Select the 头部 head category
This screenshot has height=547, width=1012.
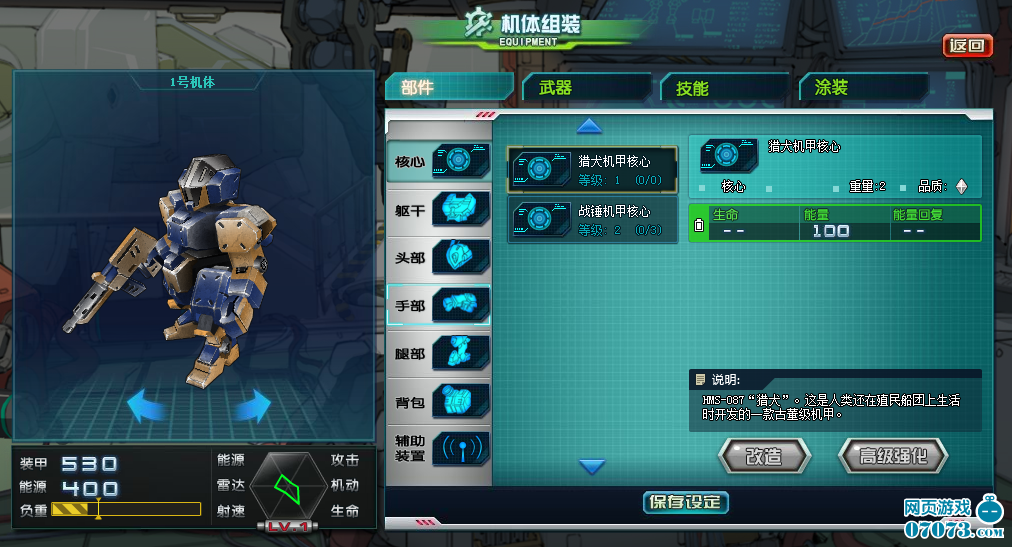click(x=439, y=257)
